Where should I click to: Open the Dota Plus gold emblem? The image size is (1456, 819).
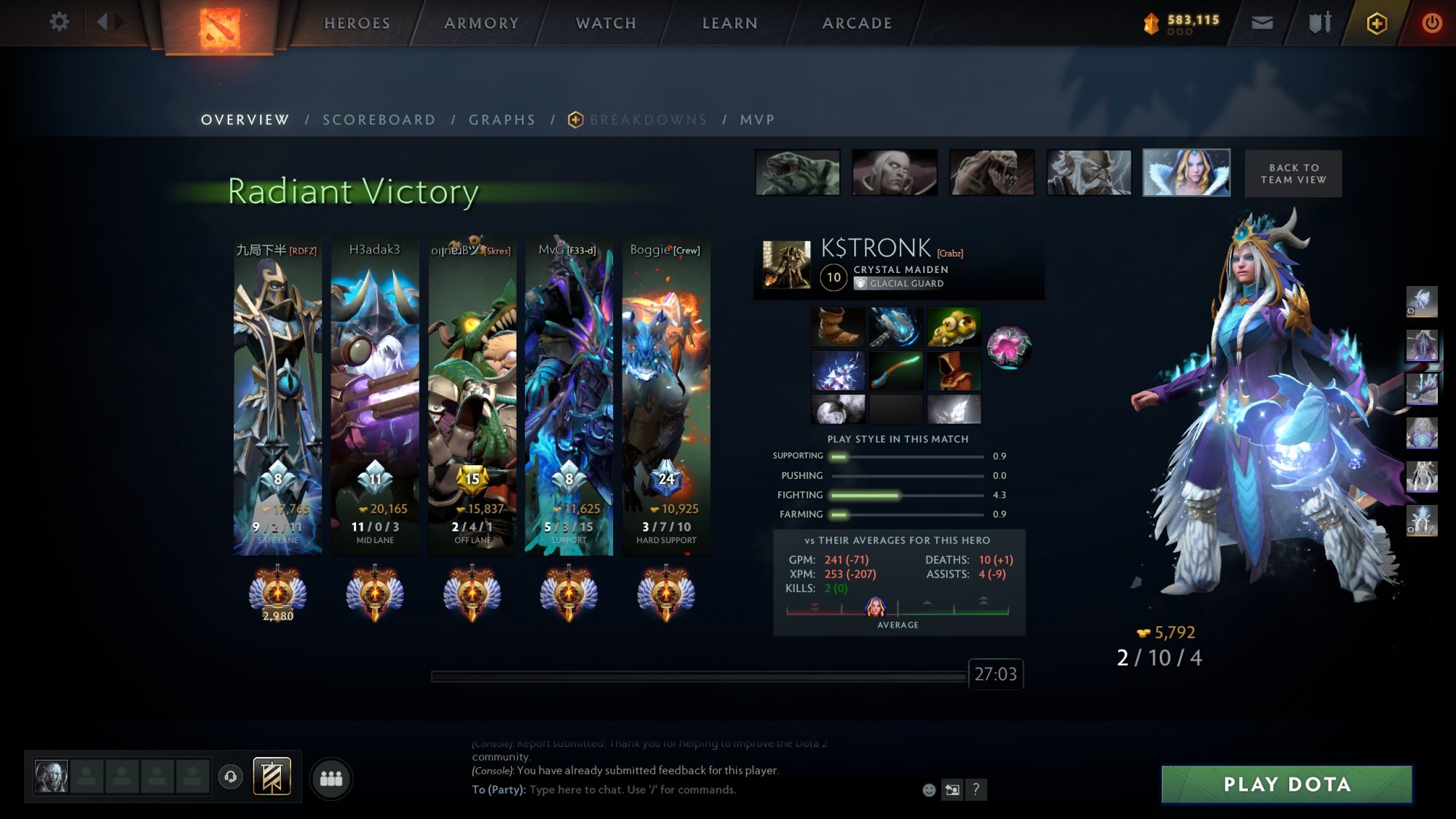coord(1376,23)
